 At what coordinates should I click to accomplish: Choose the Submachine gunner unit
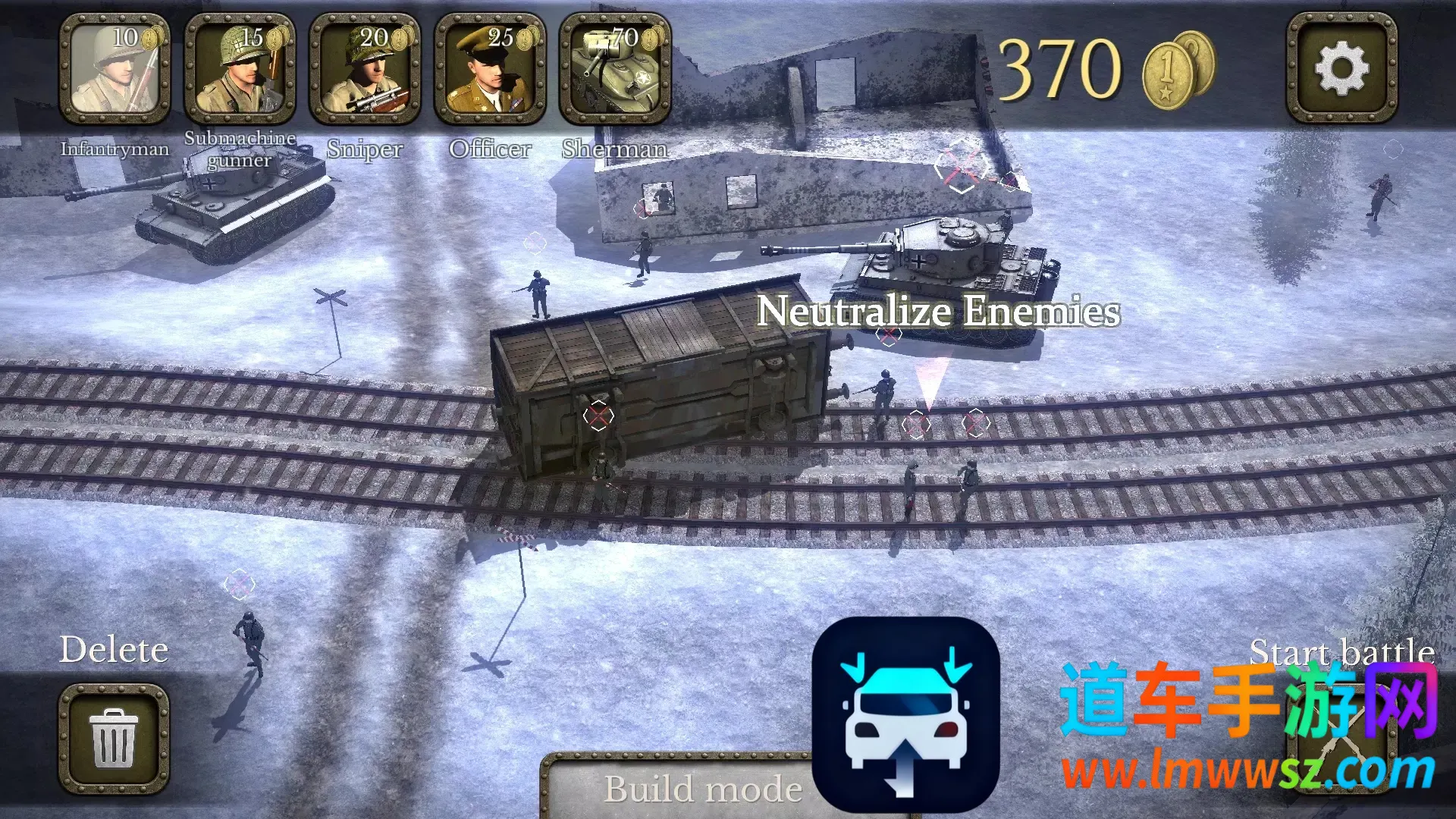click(x=240, y=70)
